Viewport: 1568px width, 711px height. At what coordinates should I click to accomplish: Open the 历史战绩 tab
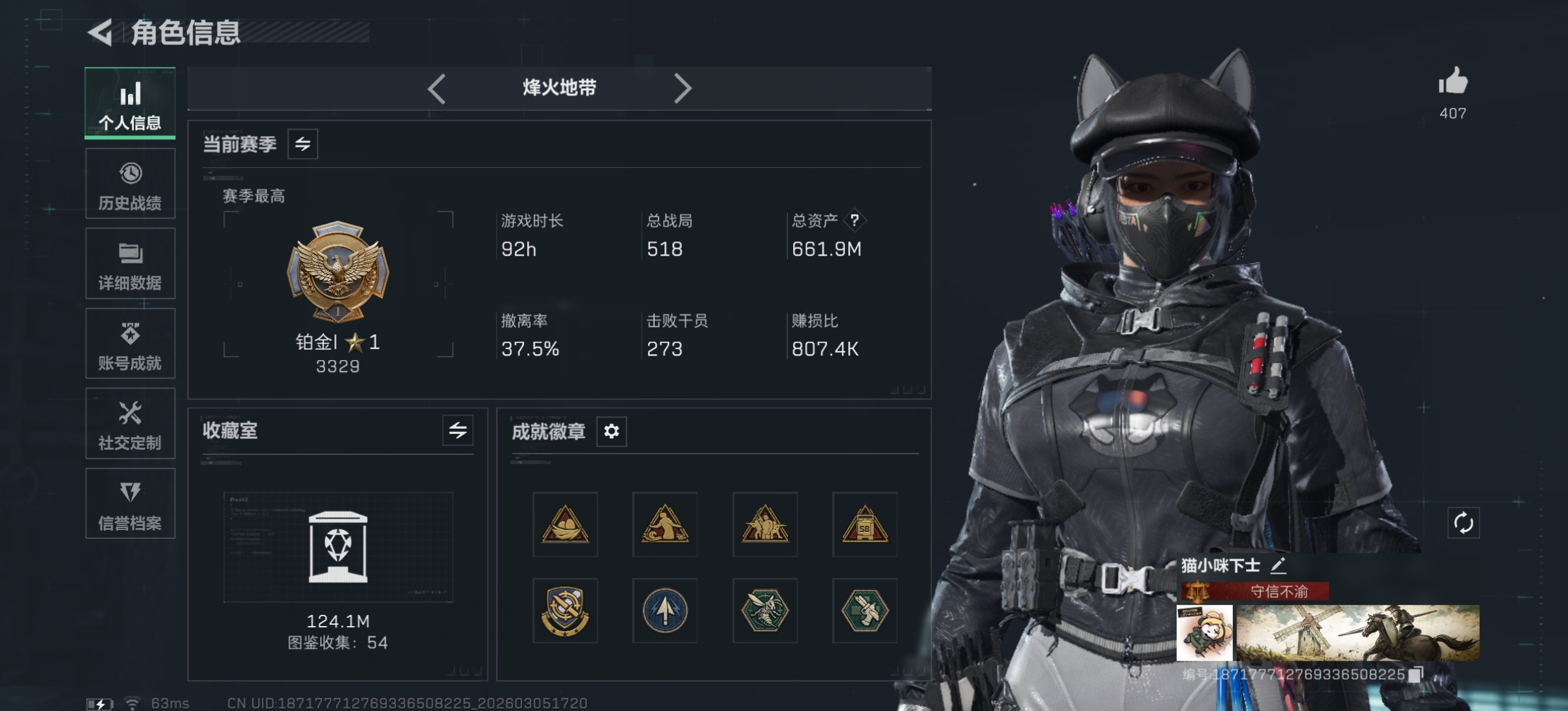130,184
